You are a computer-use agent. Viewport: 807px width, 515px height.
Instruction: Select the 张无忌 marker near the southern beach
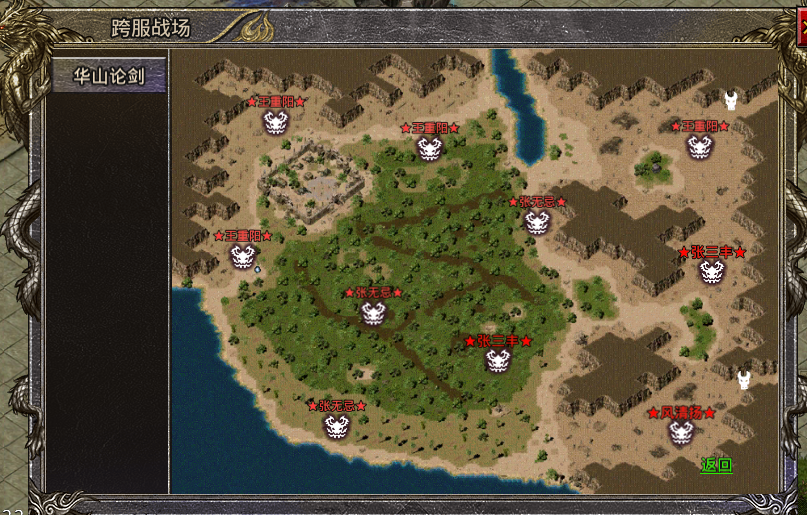(336, 425)
